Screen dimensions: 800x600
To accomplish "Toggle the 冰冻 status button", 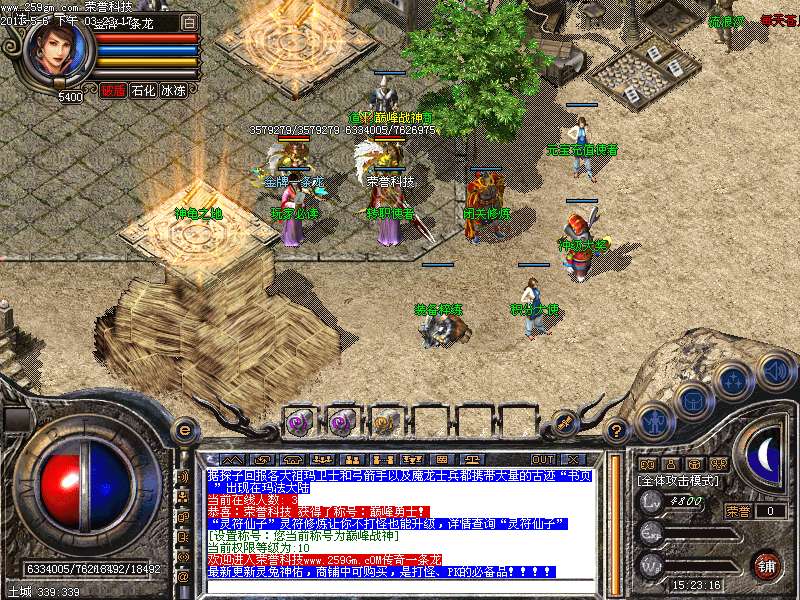I will pyautogui.click(x=173, y=90).
